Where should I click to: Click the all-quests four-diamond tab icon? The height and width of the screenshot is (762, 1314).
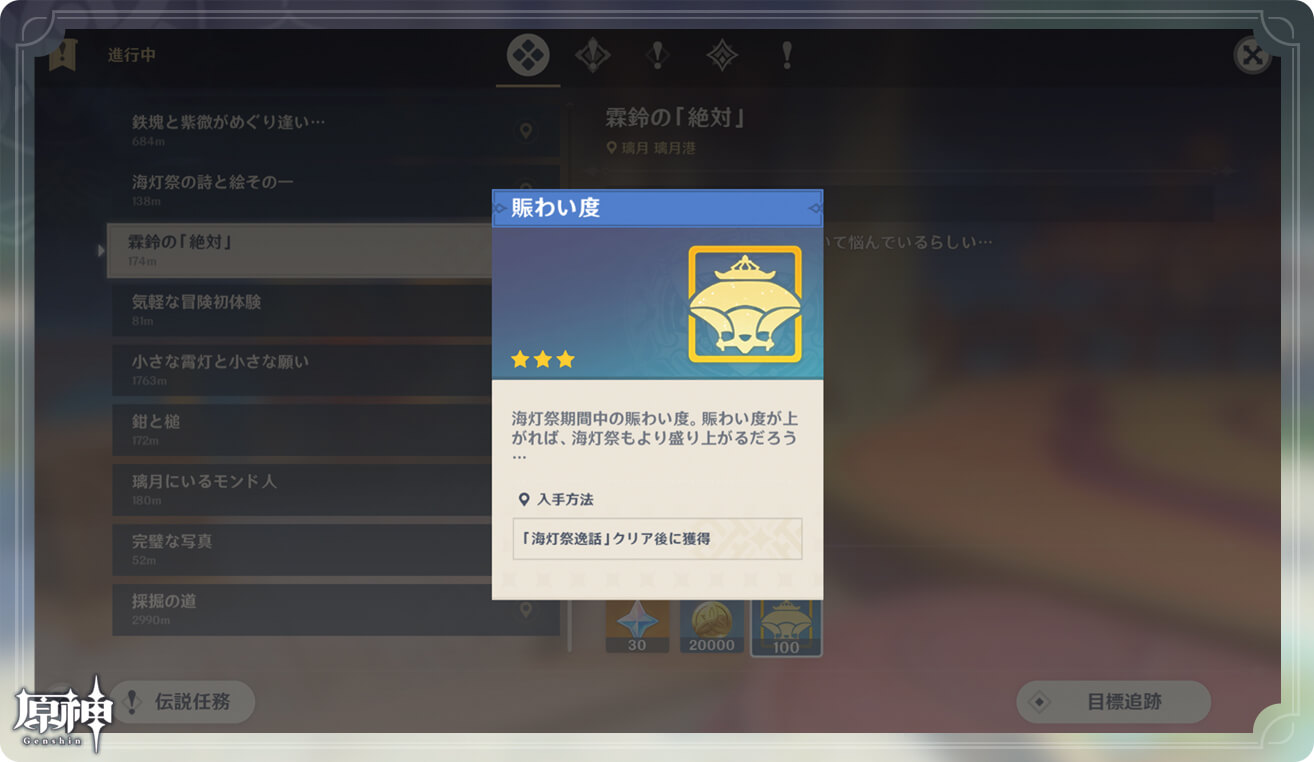click(x=528, y=56)
